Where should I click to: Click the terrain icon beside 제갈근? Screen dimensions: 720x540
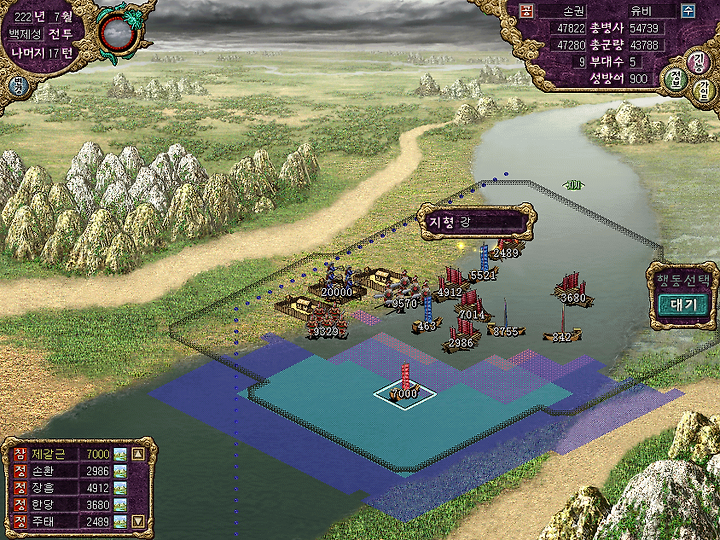pyautogui.click(x=120, y=454)
